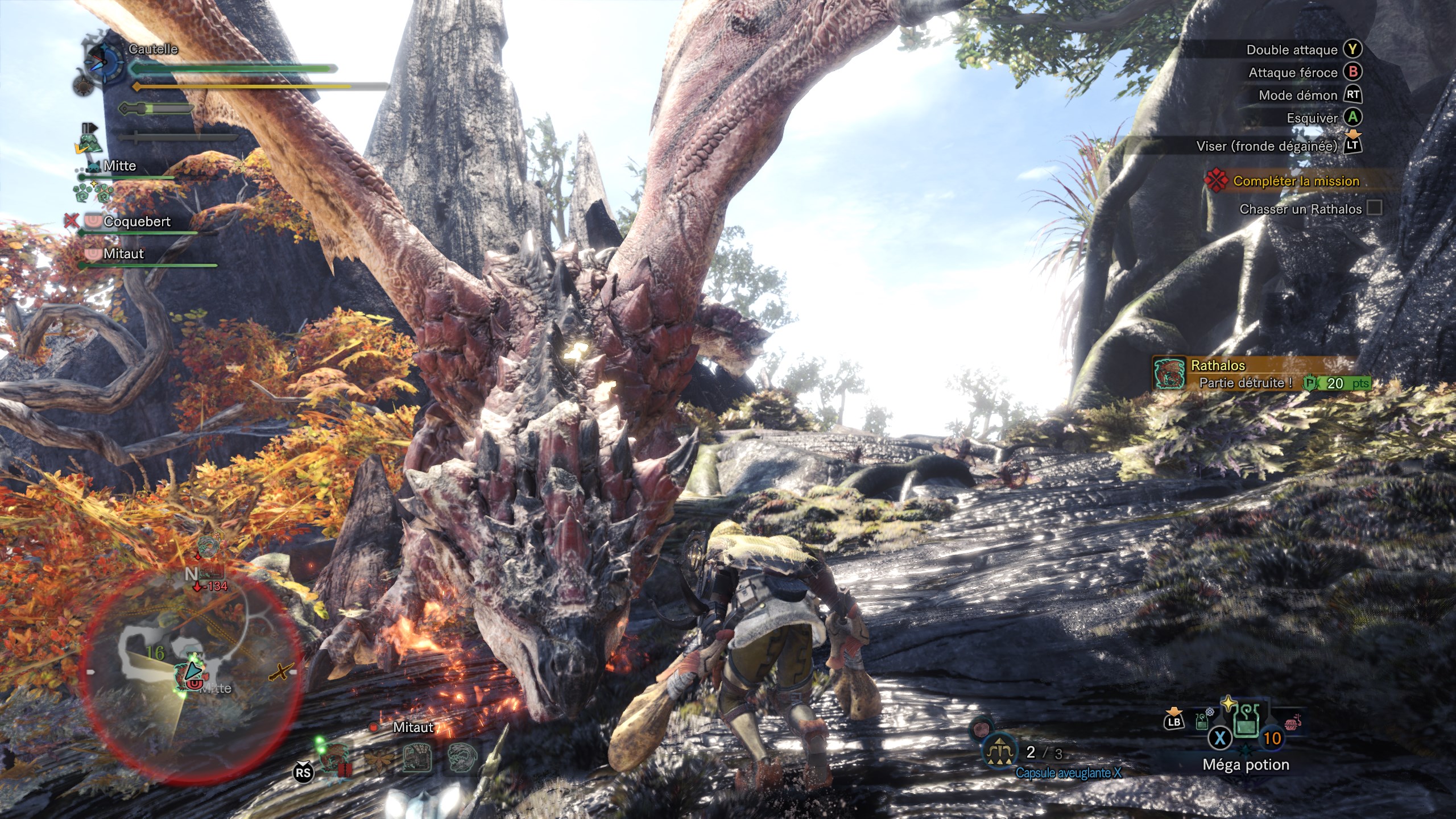Select the small potion left of Méga potion

pyautogui.click(x=1202, y=722)
